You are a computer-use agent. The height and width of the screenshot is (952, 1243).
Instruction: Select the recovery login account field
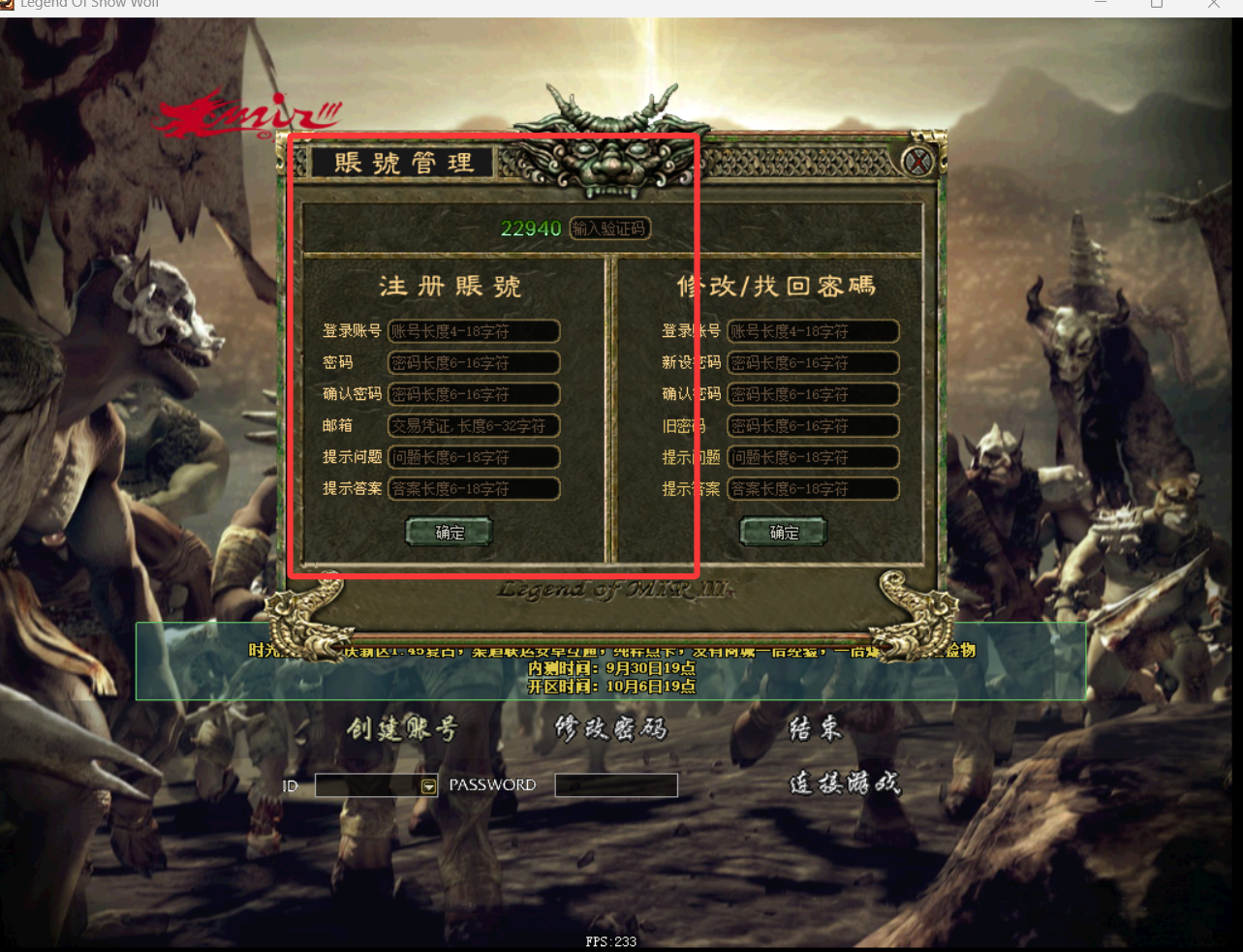click(x=813, y=331)
